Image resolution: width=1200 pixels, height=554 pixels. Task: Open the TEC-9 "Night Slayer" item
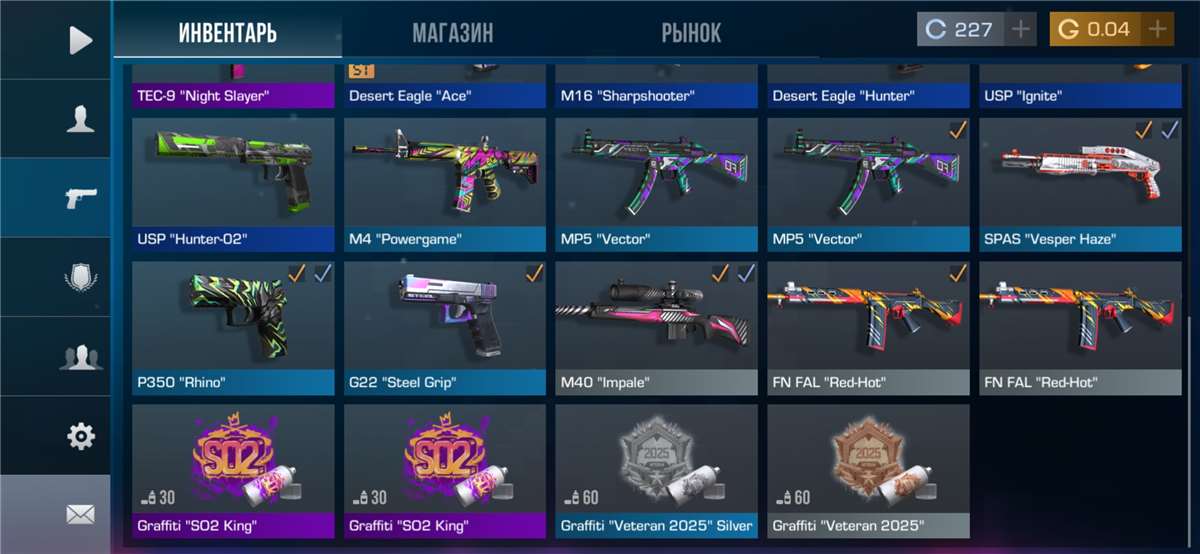pos(233,91)
